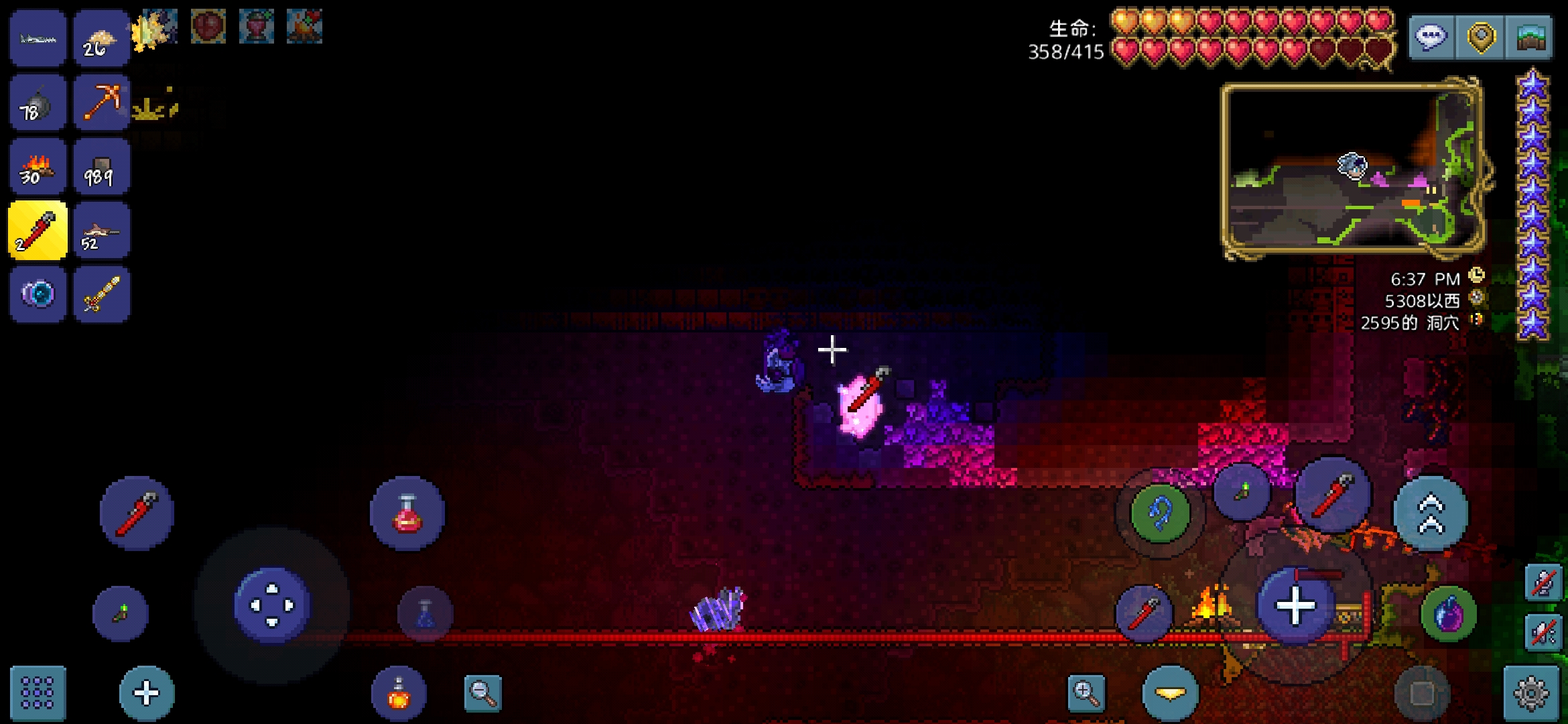
Task: Choose the blue orb hotbar slot
Action: click(38, 295)
